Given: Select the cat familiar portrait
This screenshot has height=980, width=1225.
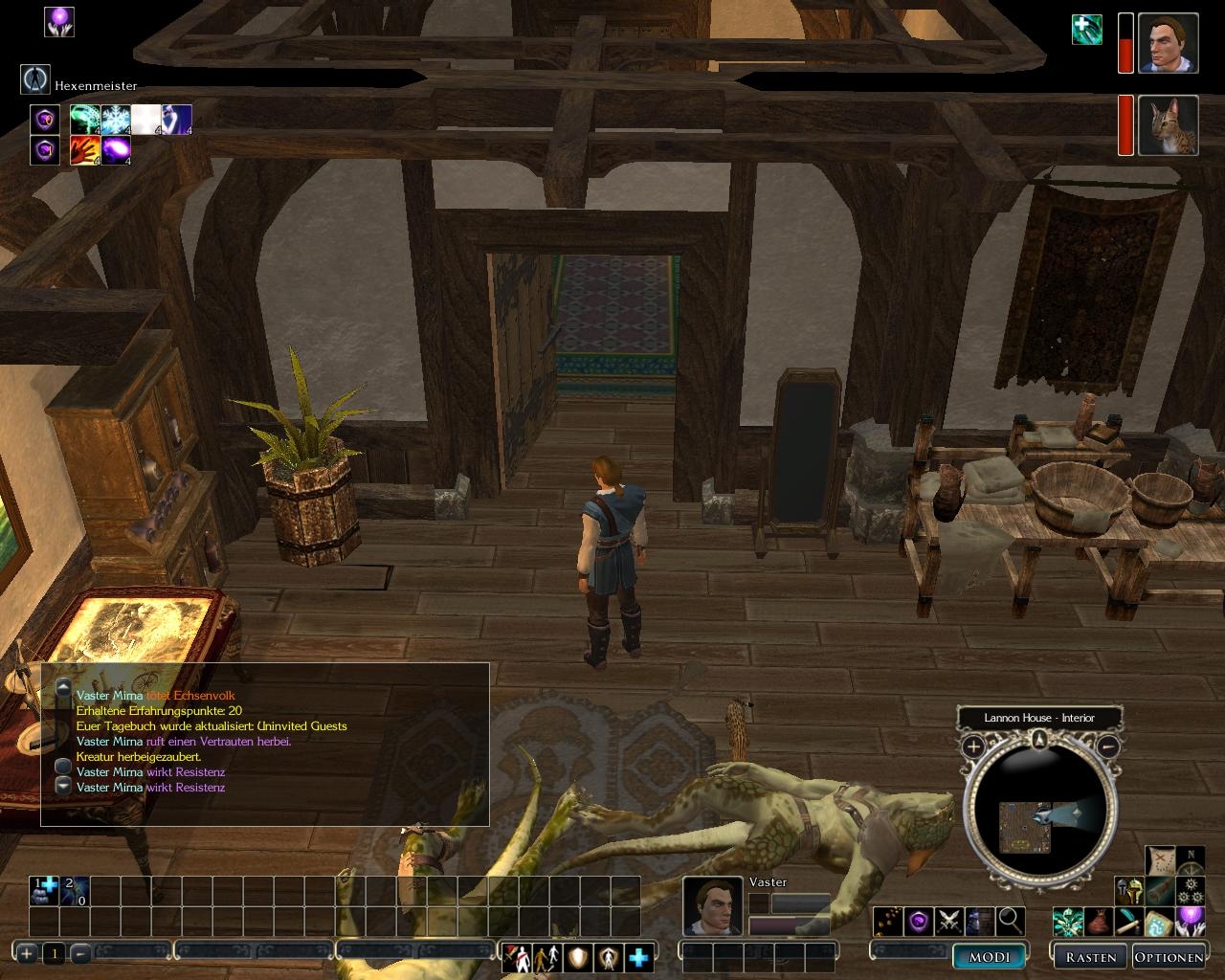Looking at the screenshot, I should pos(1169,125).
